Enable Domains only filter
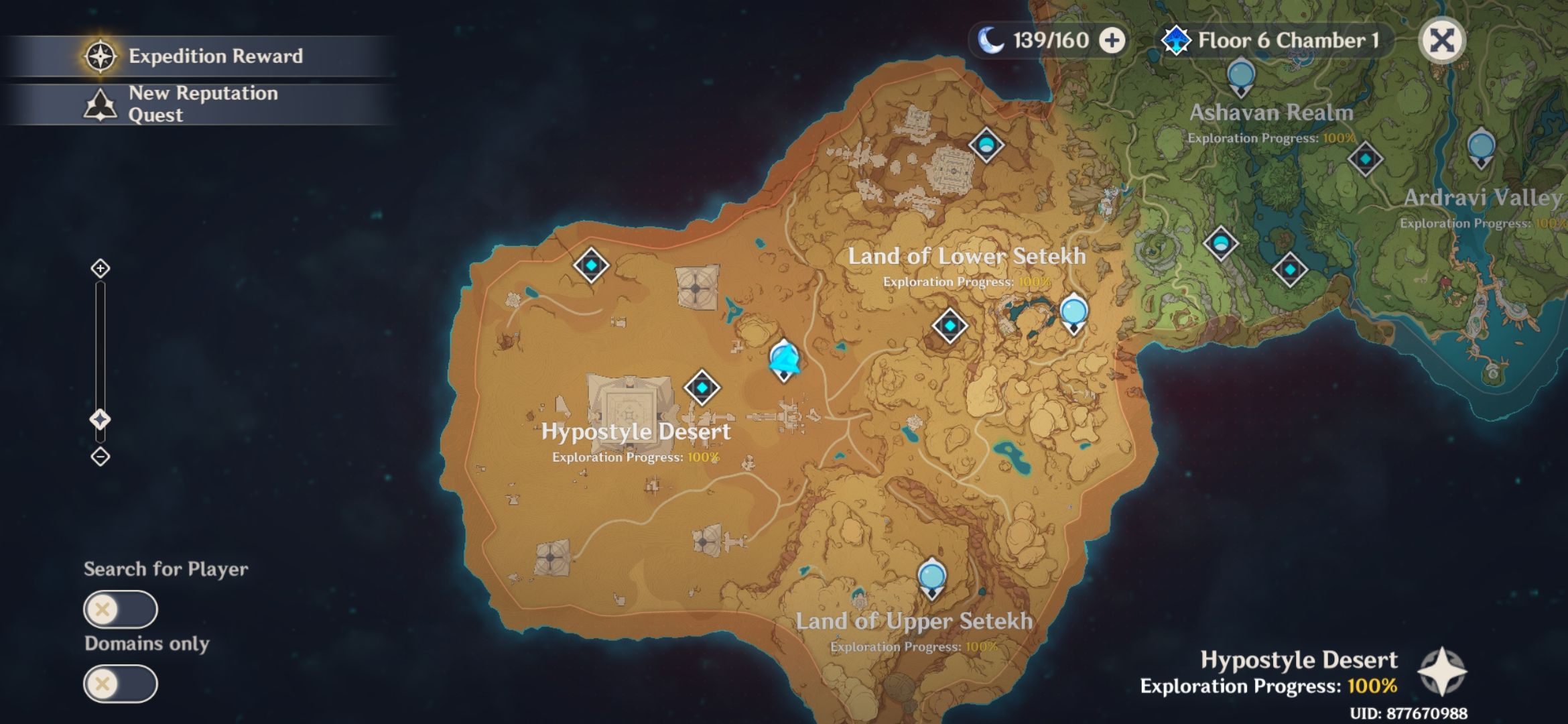This screenshot has height=724, width=1568. pyautogui.click(x=119, y=684)
